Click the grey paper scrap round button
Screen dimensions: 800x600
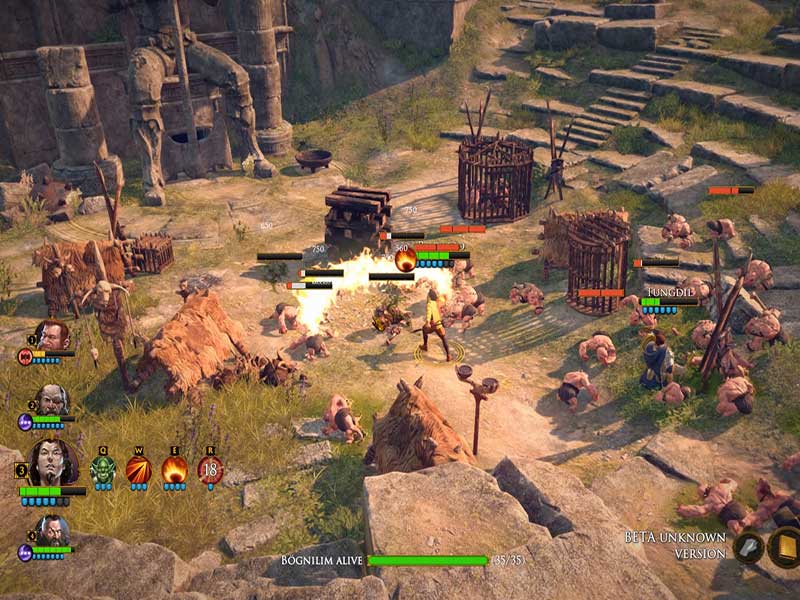(747, 547)
